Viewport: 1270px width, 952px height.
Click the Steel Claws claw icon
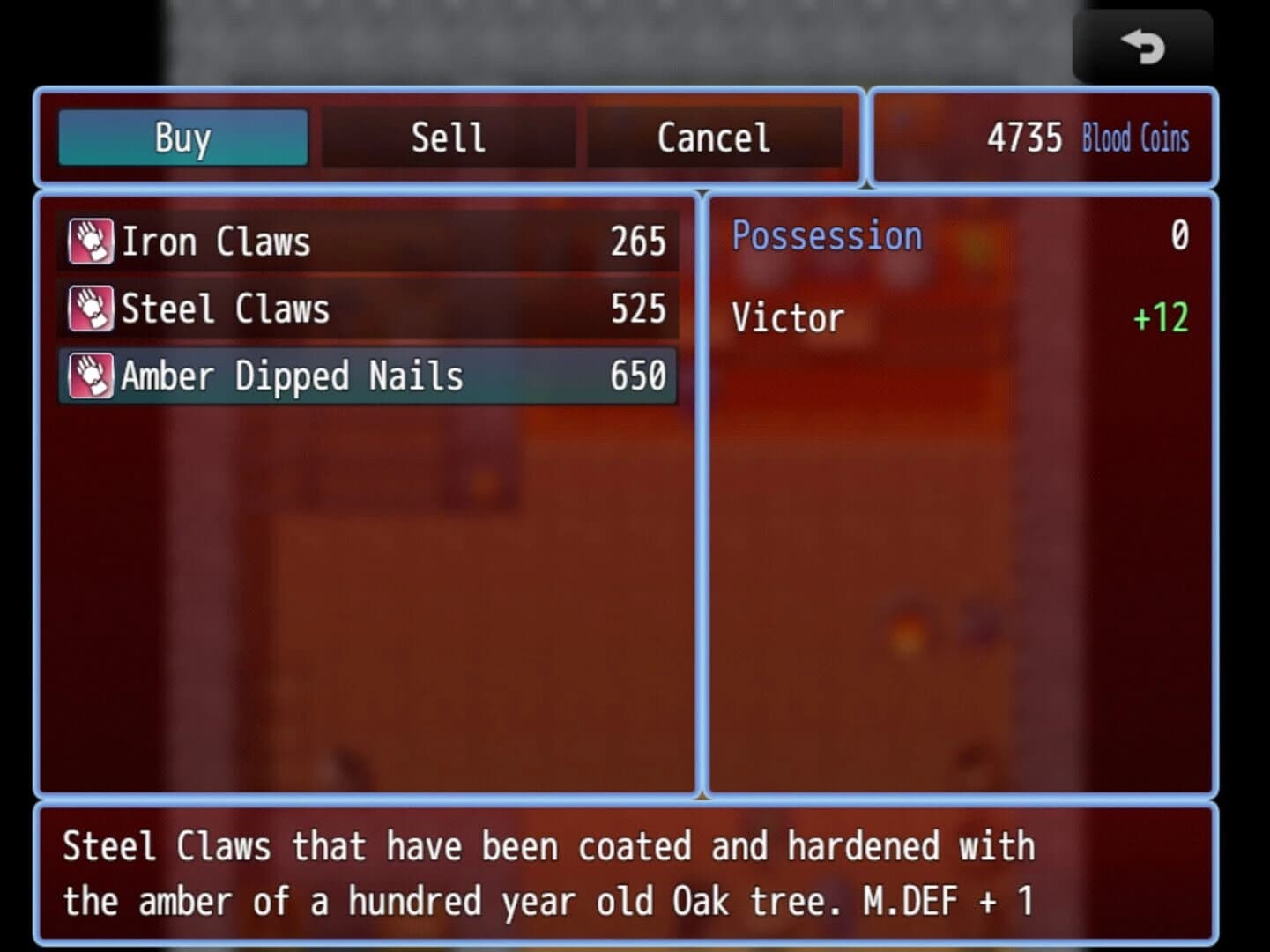[x=89, y=309]
